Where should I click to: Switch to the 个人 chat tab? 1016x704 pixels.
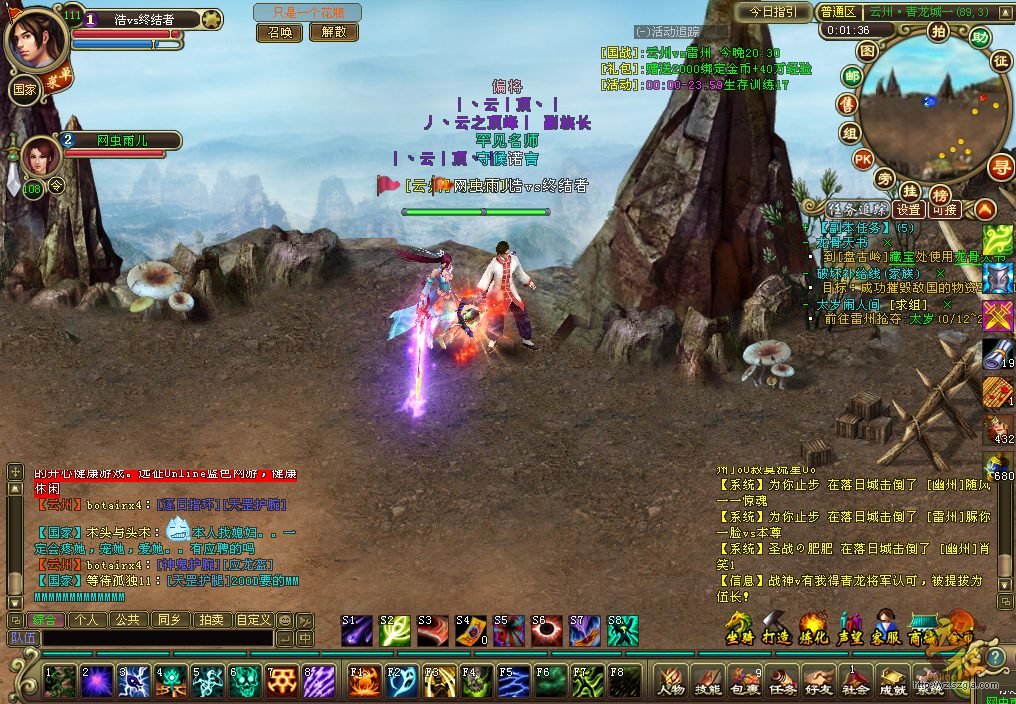tap(88, 620)
